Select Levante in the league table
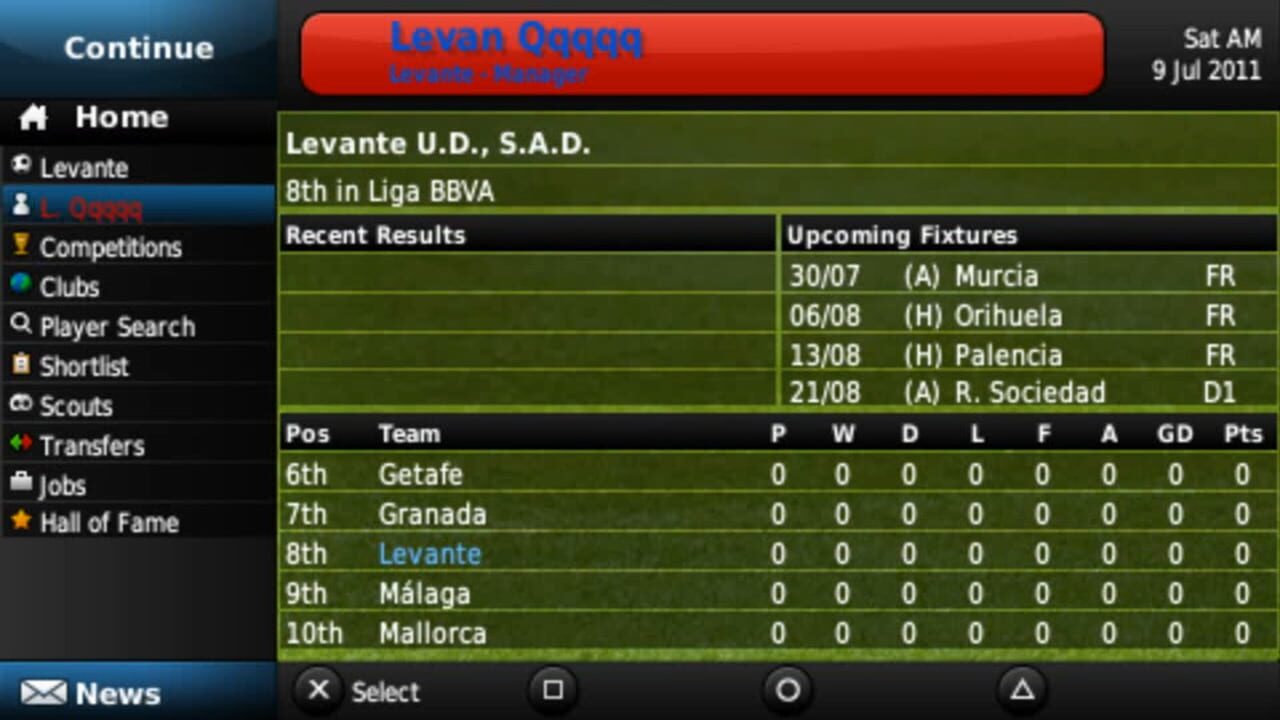 click(430, 553)
